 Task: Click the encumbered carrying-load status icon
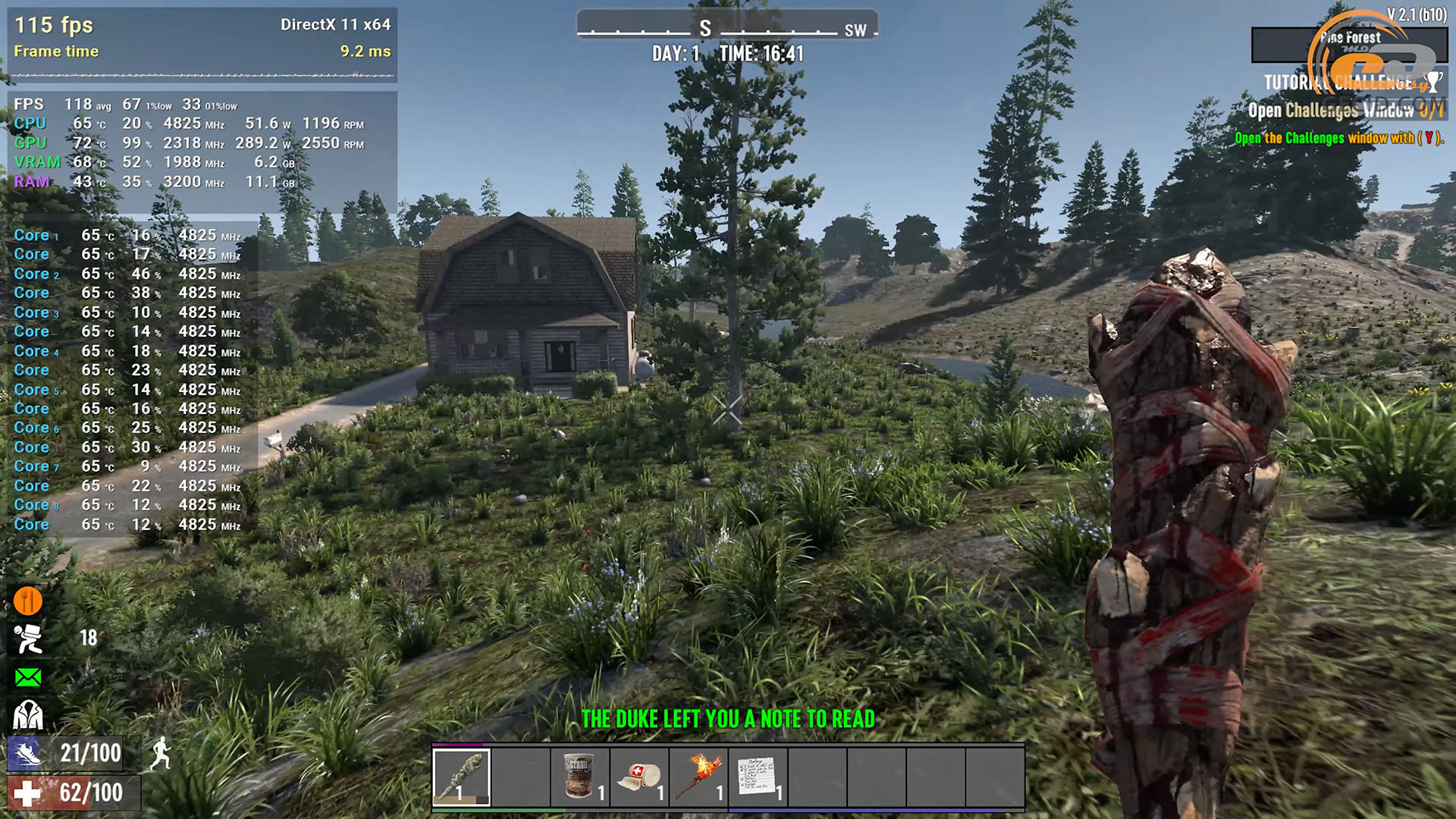29,639
